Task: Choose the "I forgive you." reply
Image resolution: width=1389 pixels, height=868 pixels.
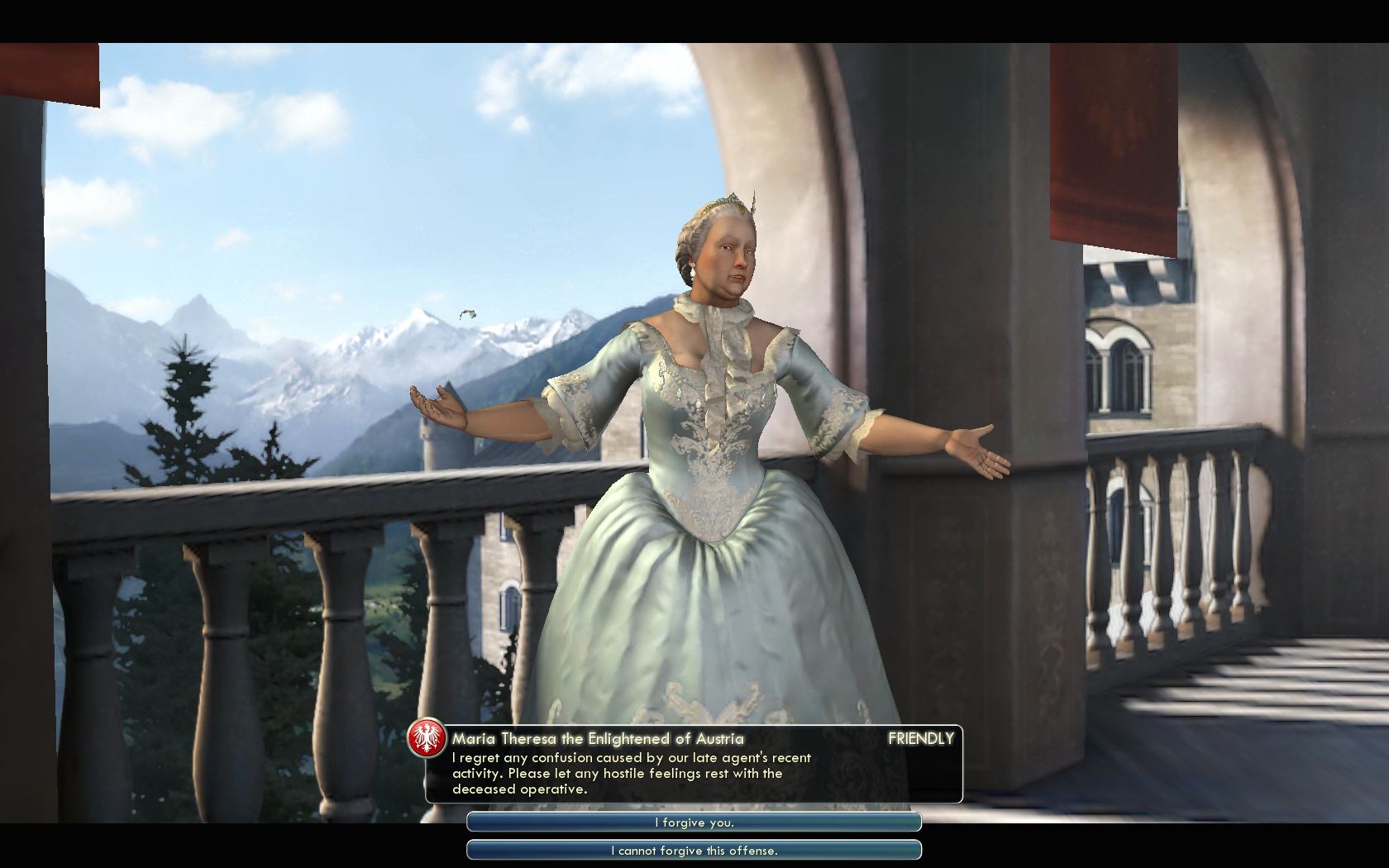Action: click(694, 823)
